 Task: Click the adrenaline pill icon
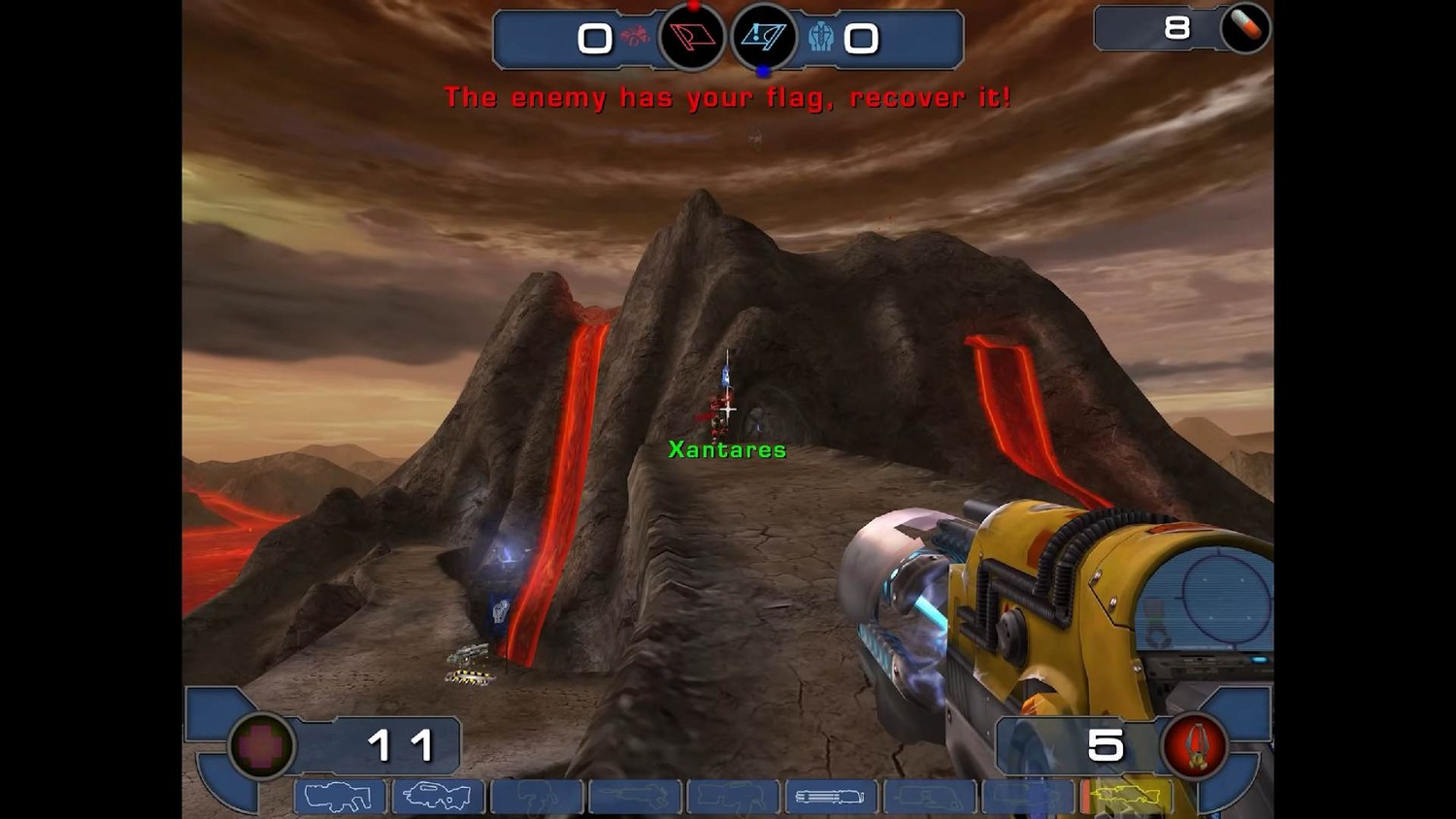tap(1245, 28)
